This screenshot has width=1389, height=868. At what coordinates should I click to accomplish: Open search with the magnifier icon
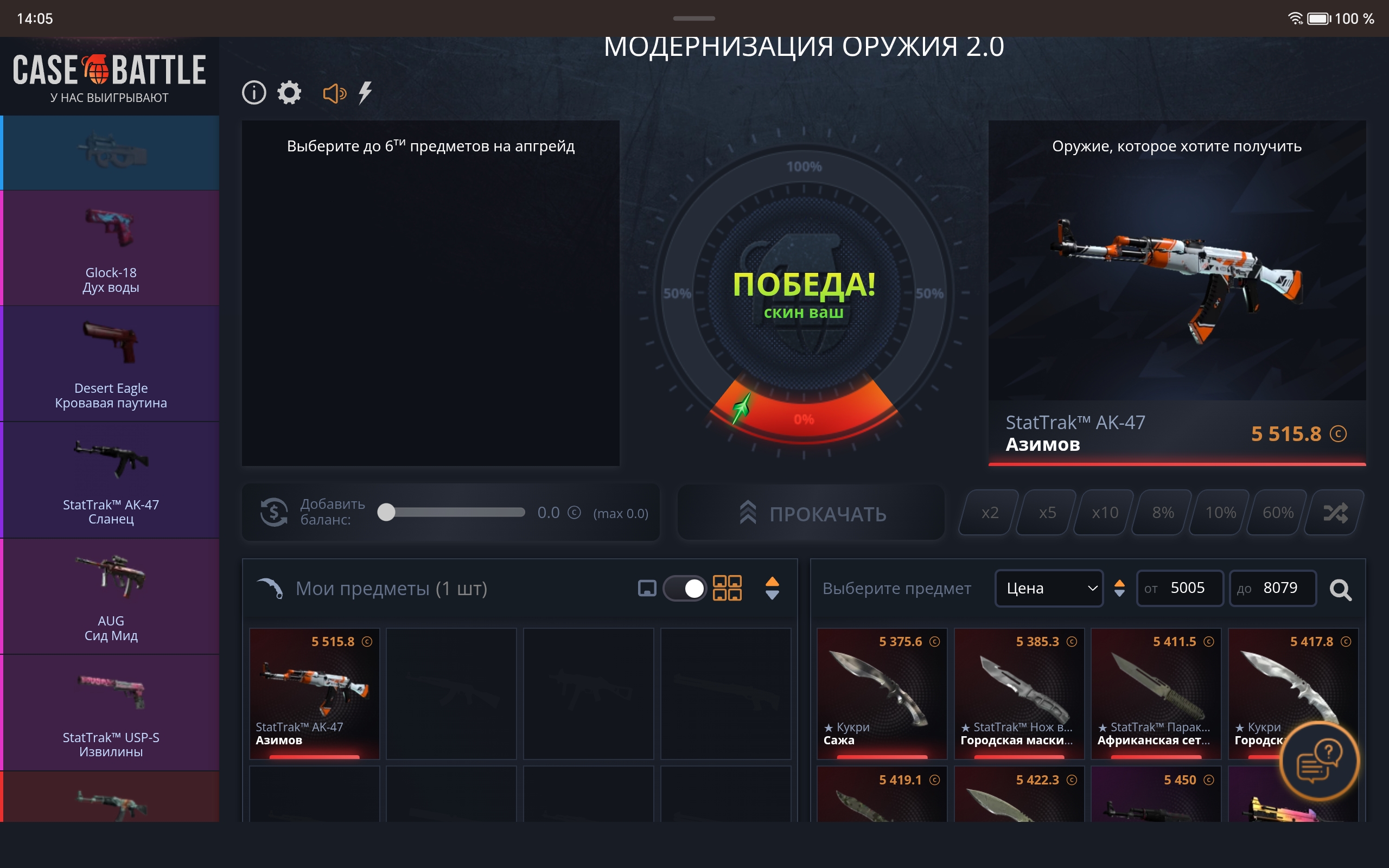(x=1341, y=589)
